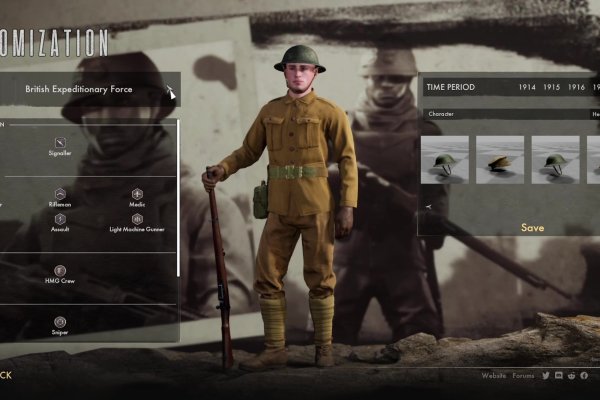Visit the Forums link
This screenshot has width=600, height=400.
click(523, 376)
